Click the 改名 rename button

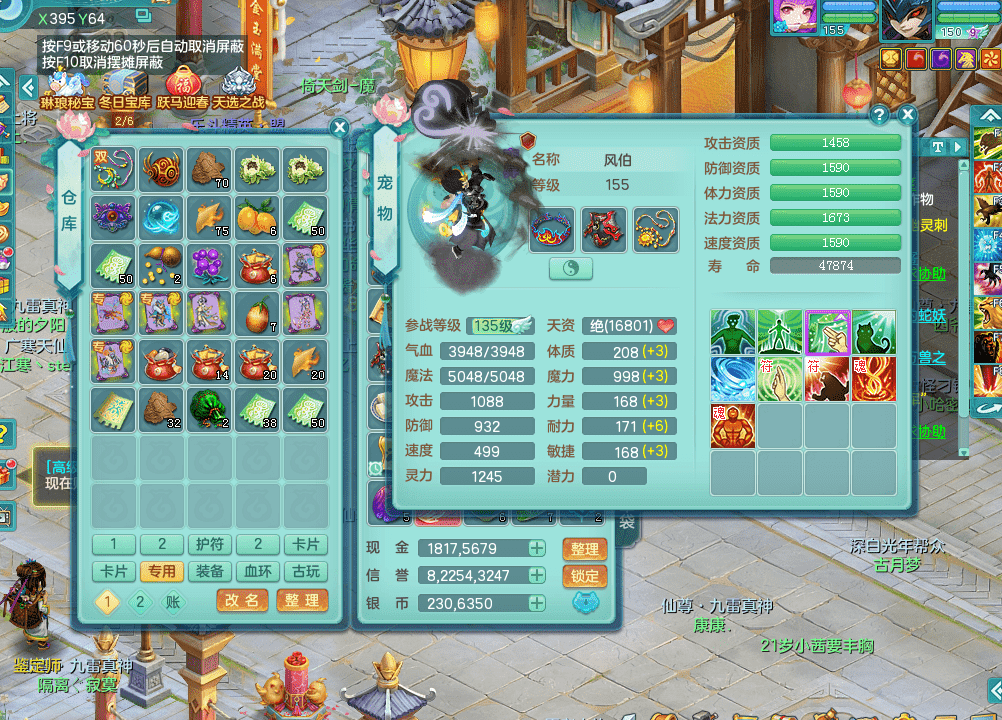tap(242, 600)
